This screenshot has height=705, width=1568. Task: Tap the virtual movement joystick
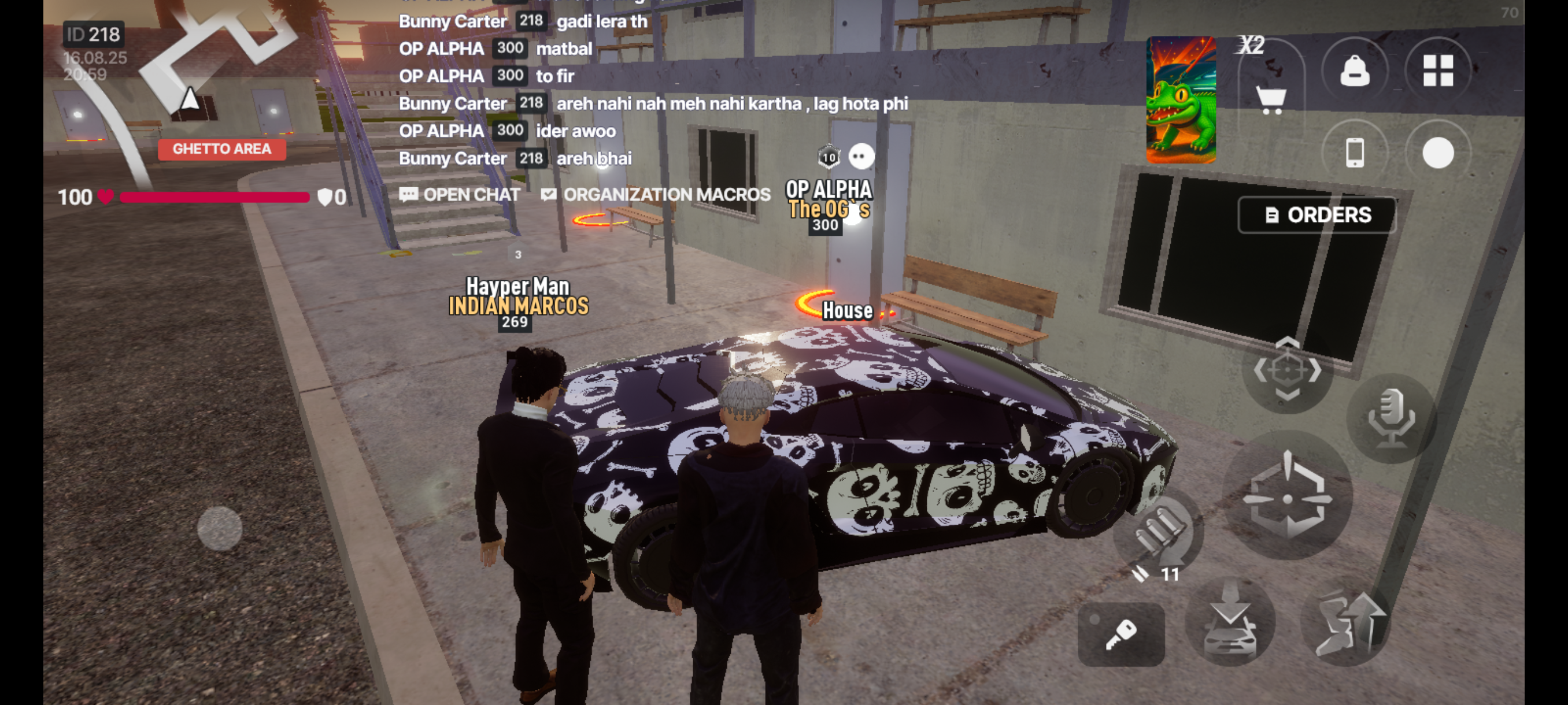coord(219,528)
